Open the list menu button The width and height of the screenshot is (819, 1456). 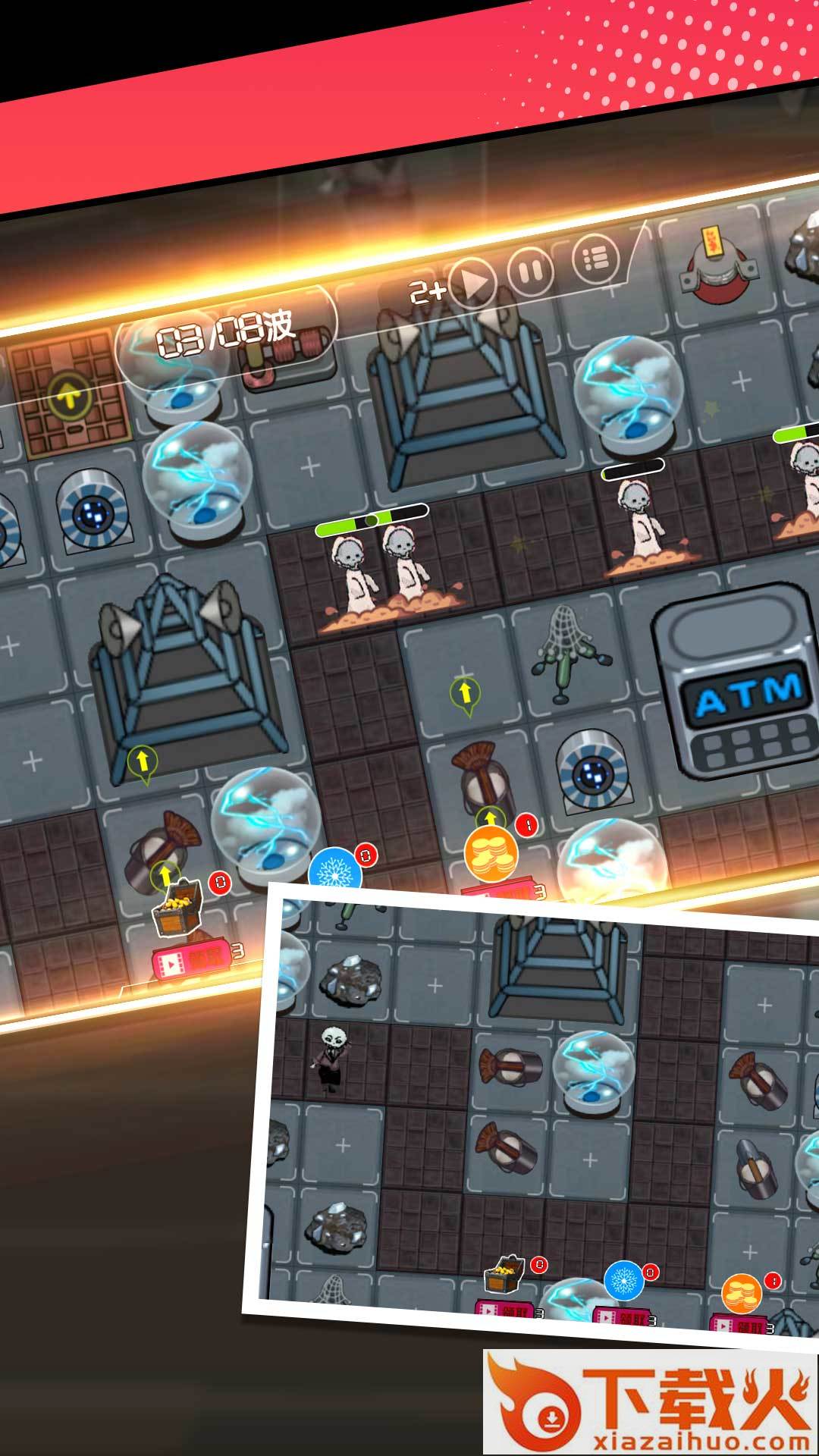[x=595, y=258]
